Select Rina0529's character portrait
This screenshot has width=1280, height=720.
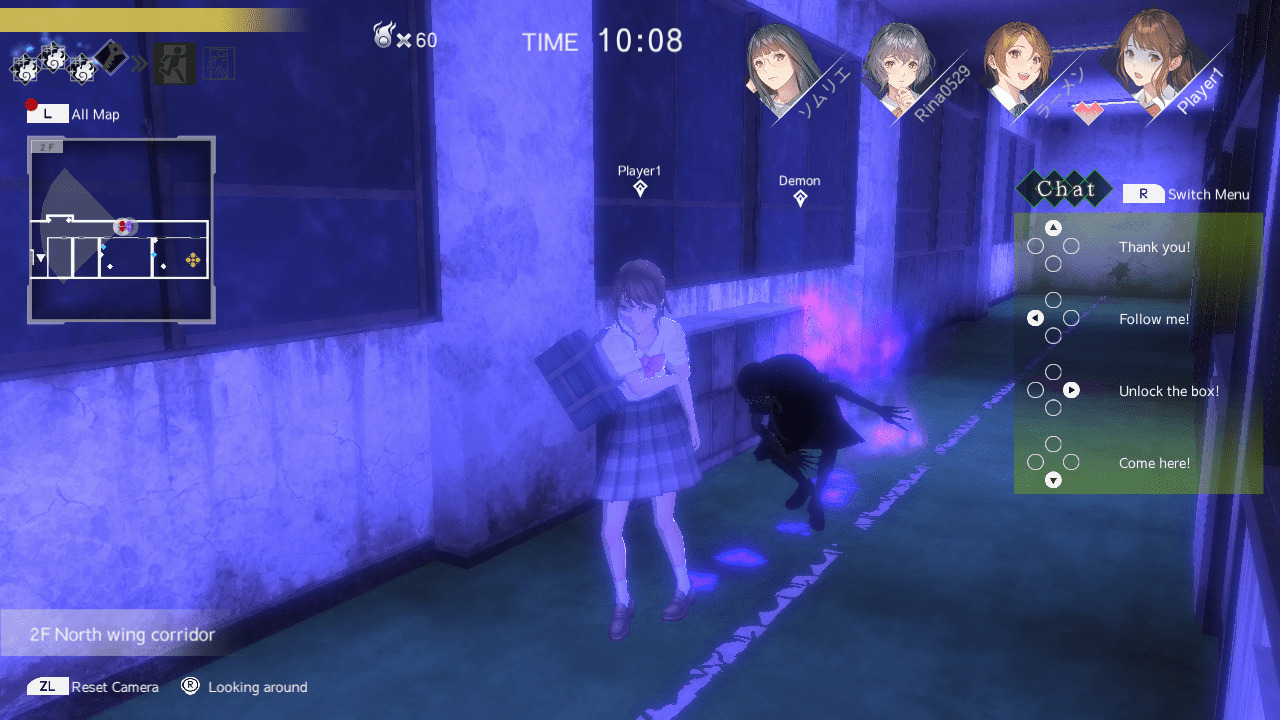[x=900, y=65]
